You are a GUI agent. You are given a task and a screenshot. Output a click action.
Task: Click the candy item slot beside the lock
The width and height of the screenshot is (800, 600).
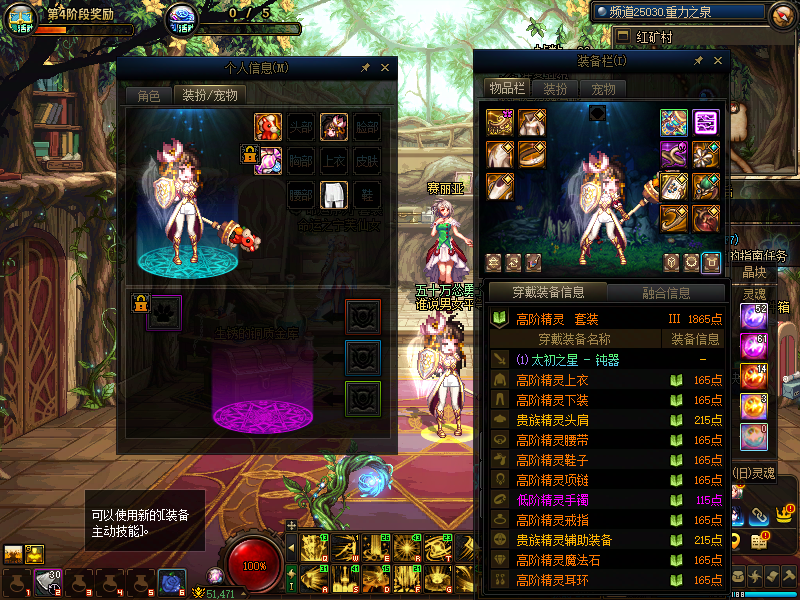(267, 160)
